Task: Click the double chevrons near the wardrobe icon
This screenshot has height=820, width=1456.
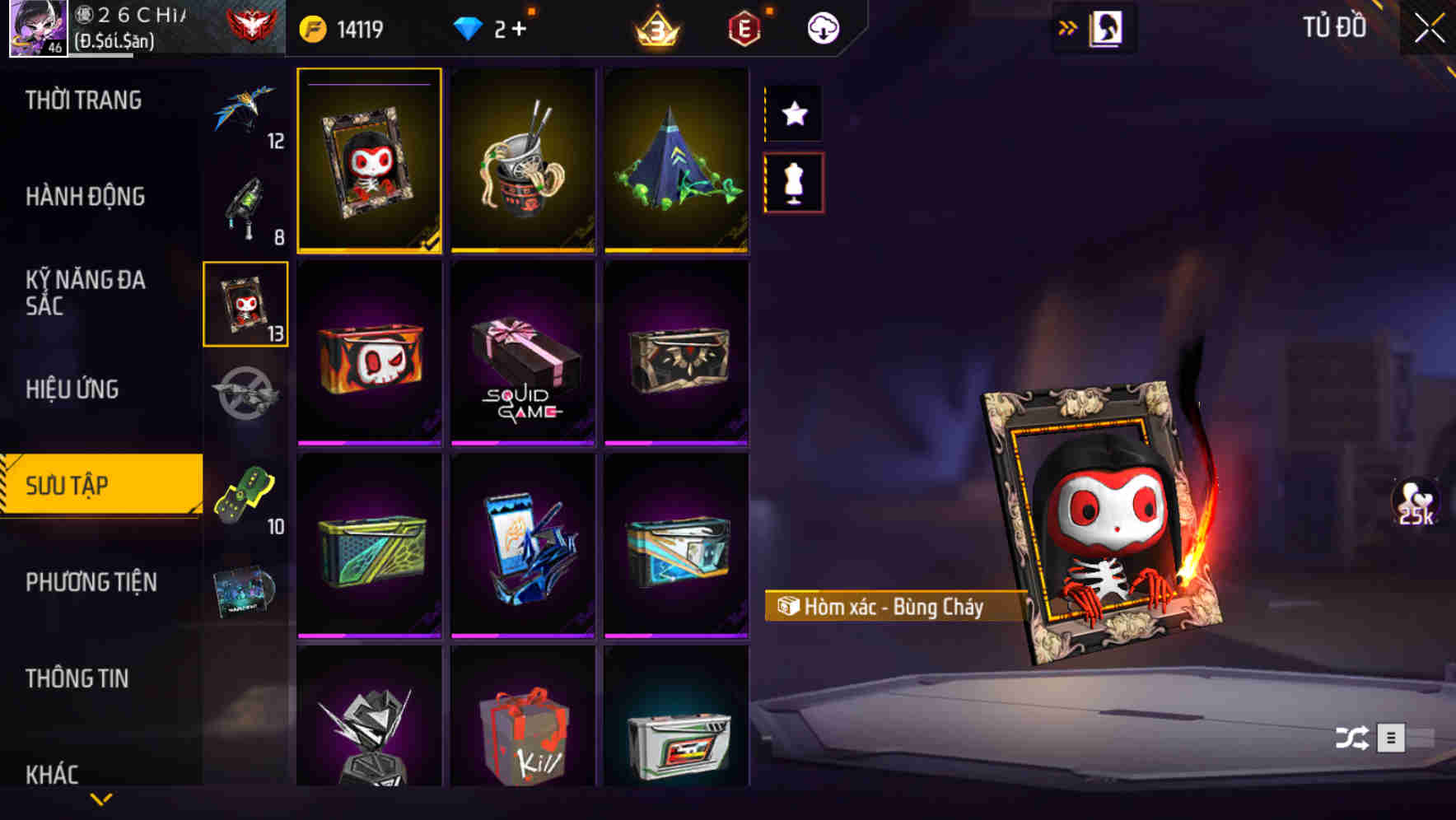Action: tap(1068, 26)
